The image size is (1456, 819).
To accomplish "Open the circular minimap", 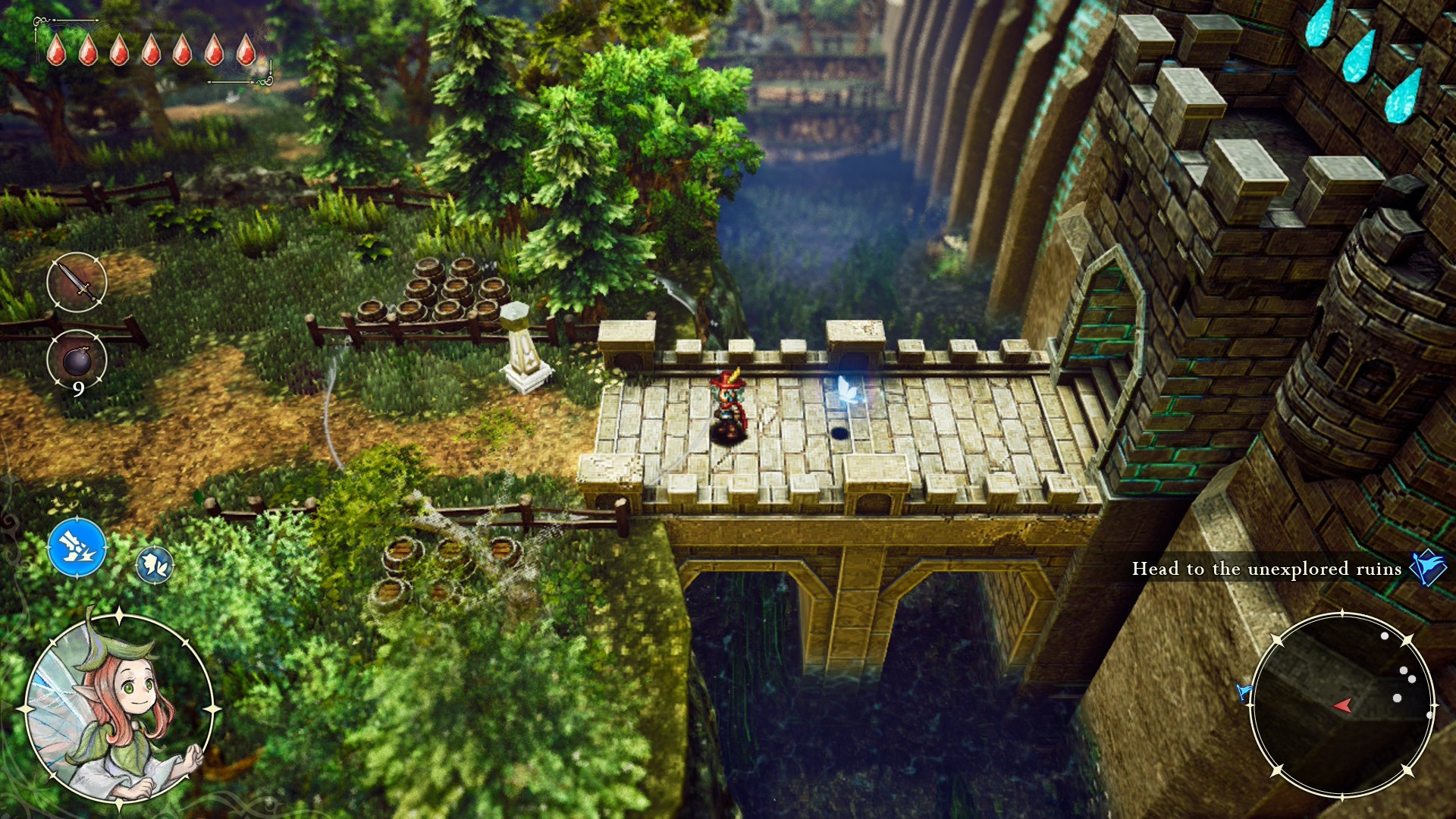I will click(1341, 704).
